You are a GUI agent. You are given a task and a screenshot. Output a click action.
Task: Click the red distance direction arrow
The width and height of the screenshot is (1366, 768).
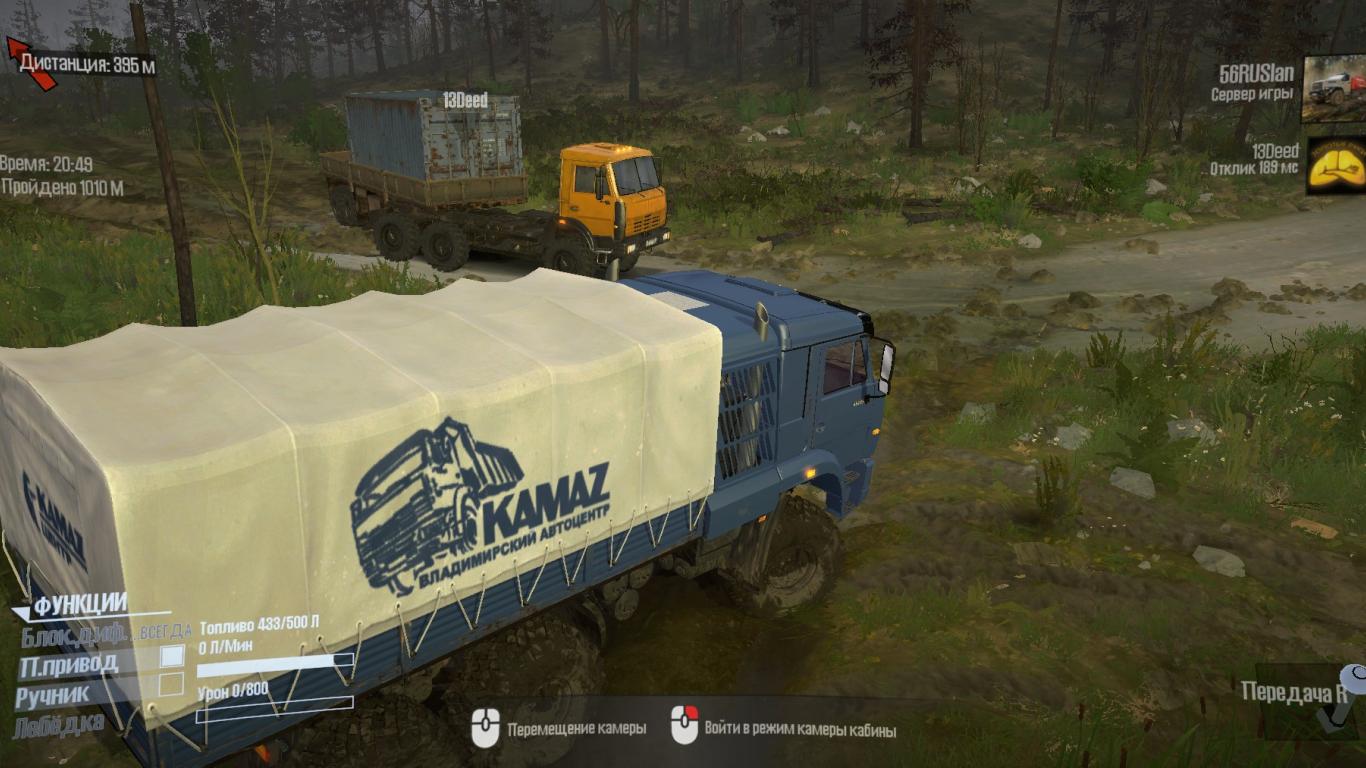31,63
